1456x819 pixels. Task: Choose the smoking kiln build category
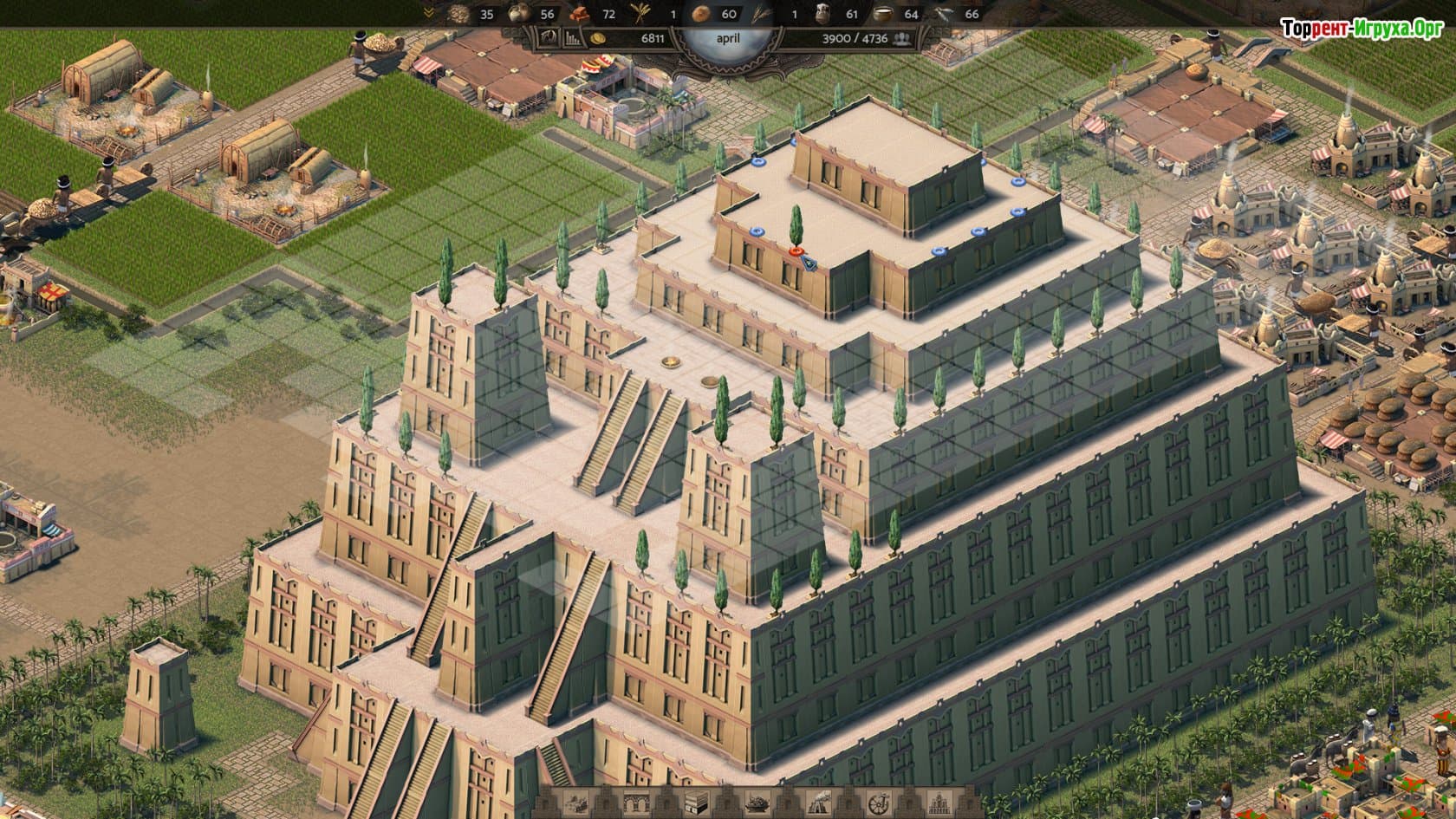816,803
